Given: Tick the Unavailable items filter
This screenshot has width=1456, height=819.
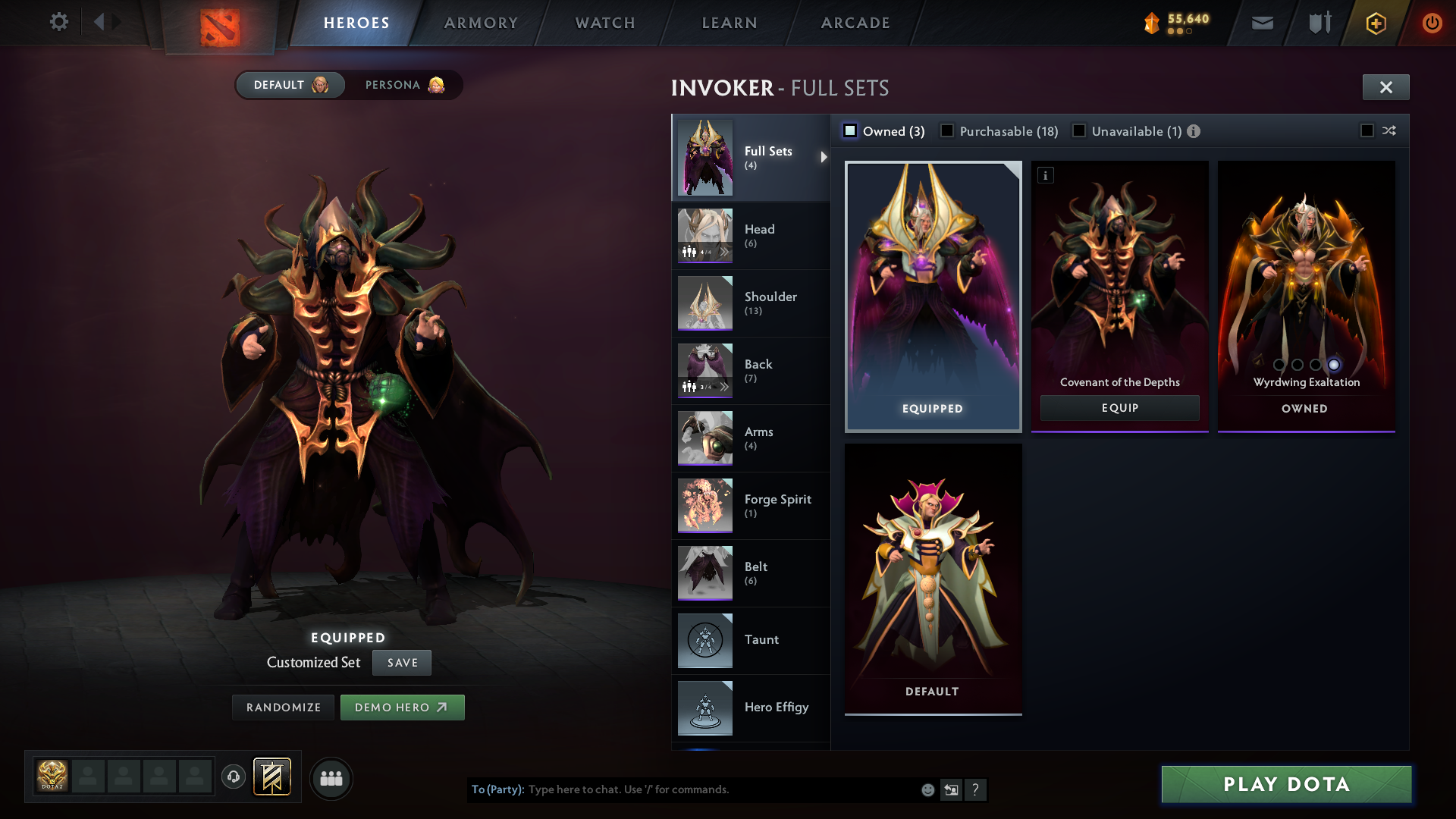Looking at the screenshot, I should (1079, 131).
